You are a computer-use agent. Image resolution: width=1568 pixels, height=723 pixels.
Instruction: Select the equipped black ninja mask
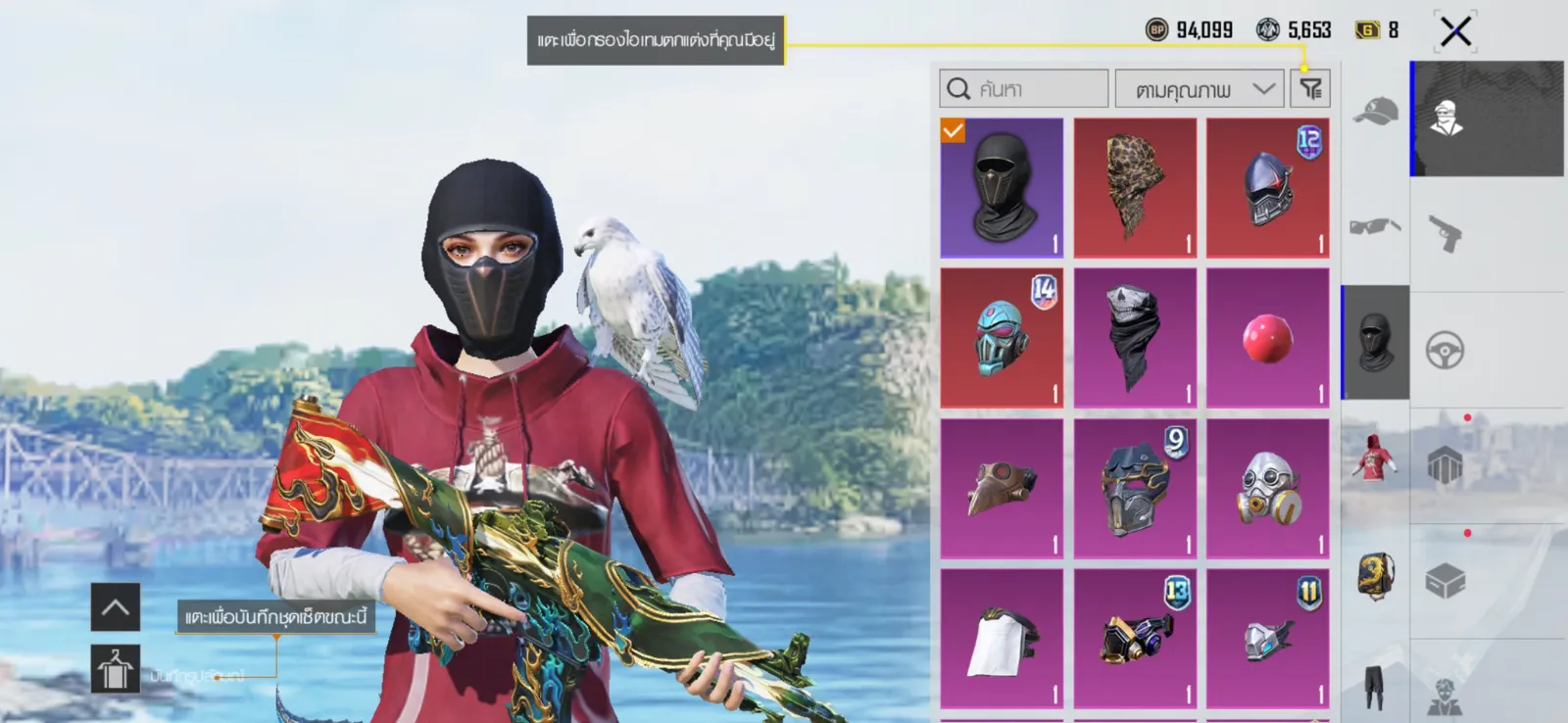coord(1002,187)
